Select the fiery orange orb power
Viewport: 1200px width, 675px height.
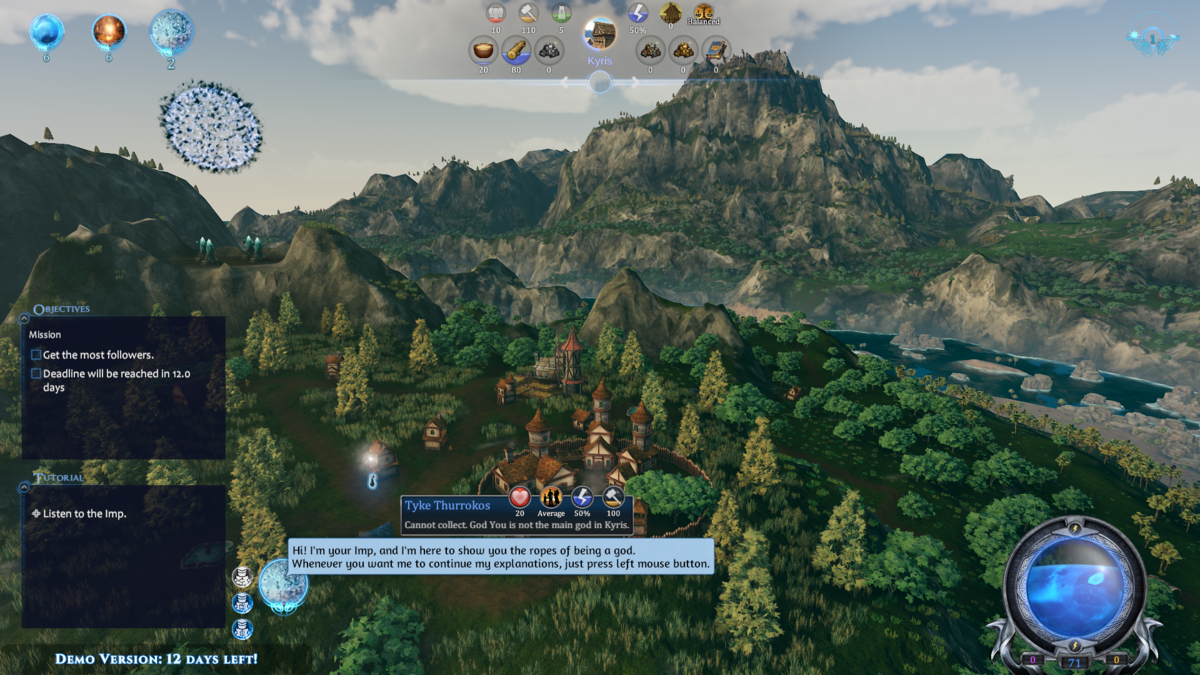pyautogui.click(x=109, y=32)
